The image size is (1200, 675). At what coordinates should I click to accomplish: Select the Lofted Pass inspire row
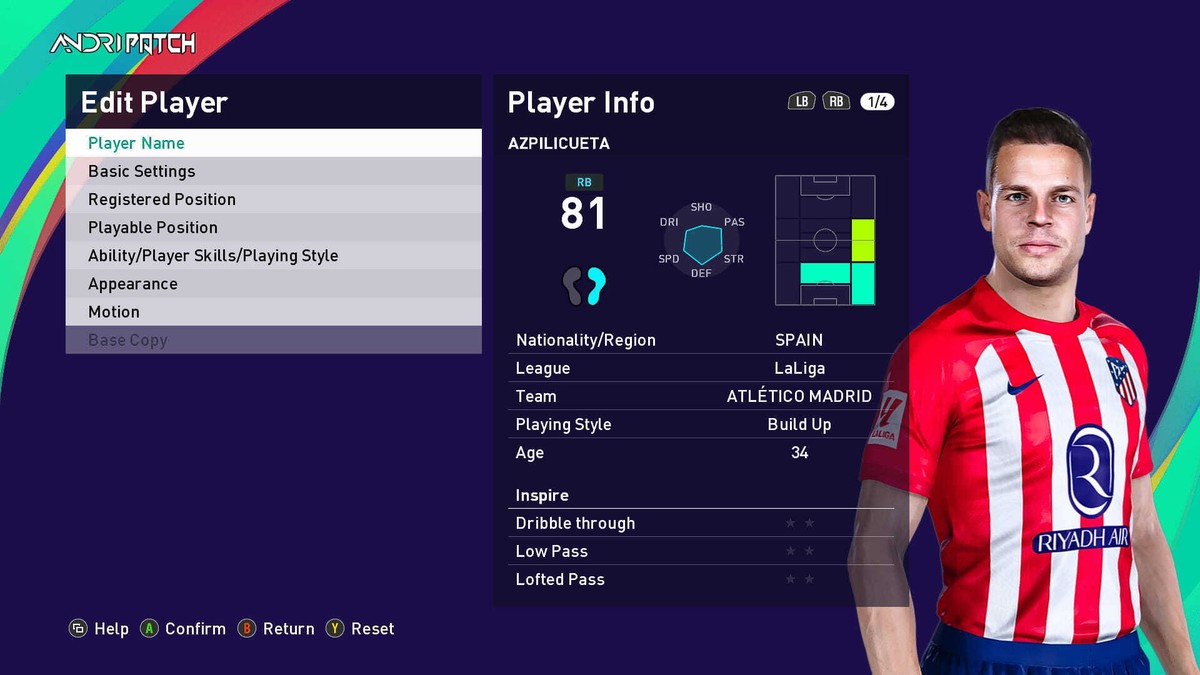[700, 579]
